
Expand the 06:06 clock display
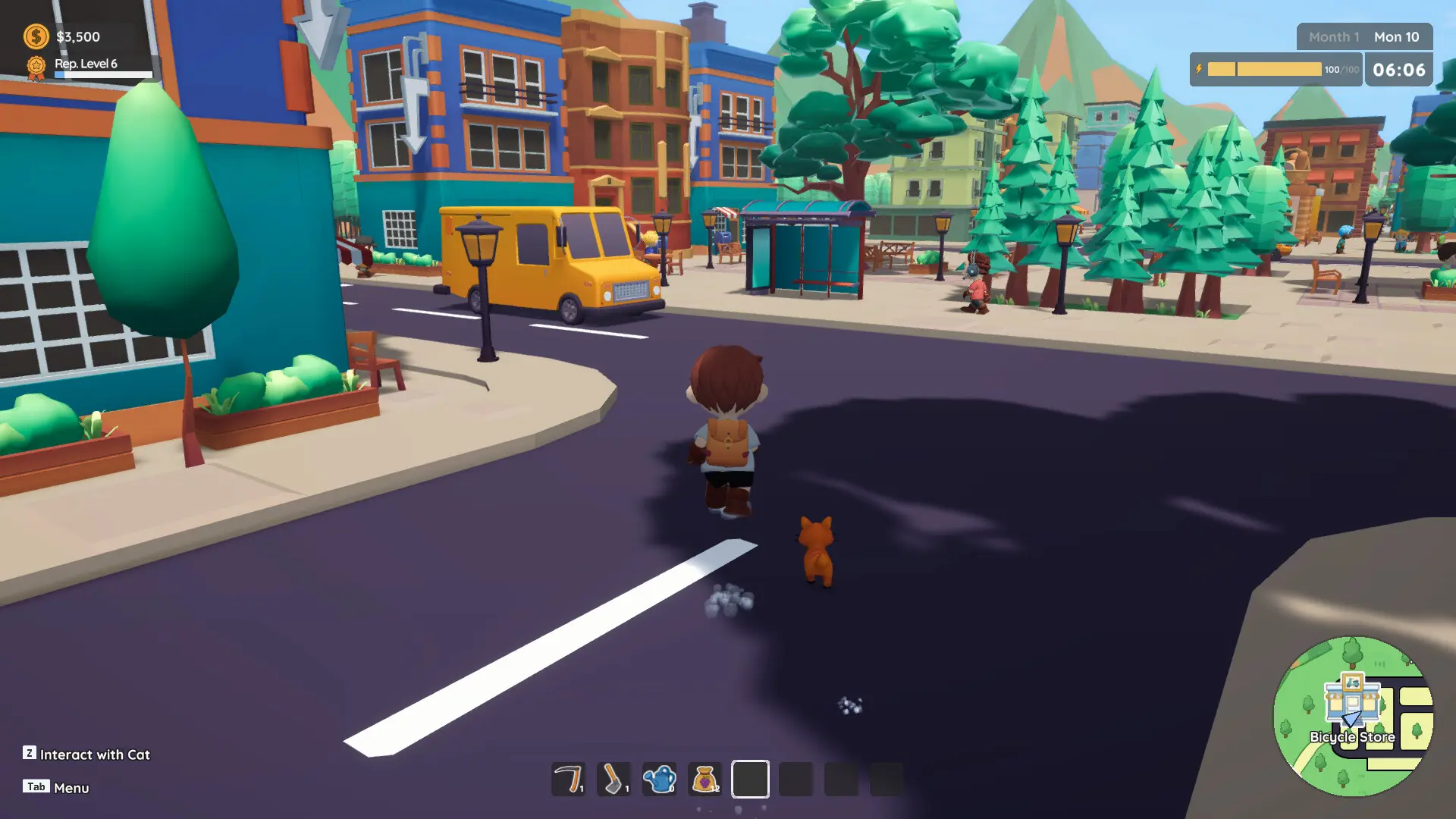1398,70
